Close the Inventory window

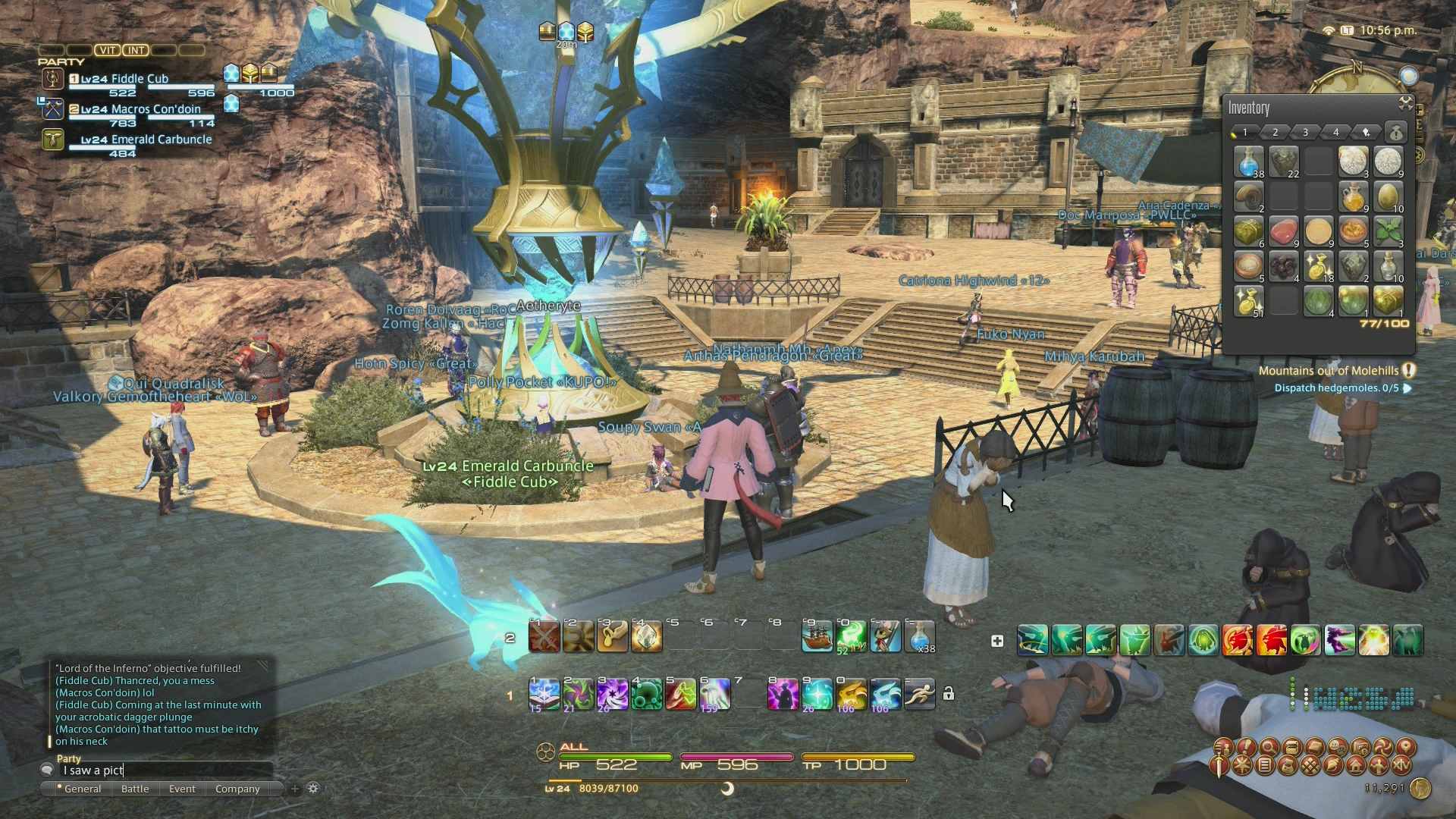pos(1405,103)
